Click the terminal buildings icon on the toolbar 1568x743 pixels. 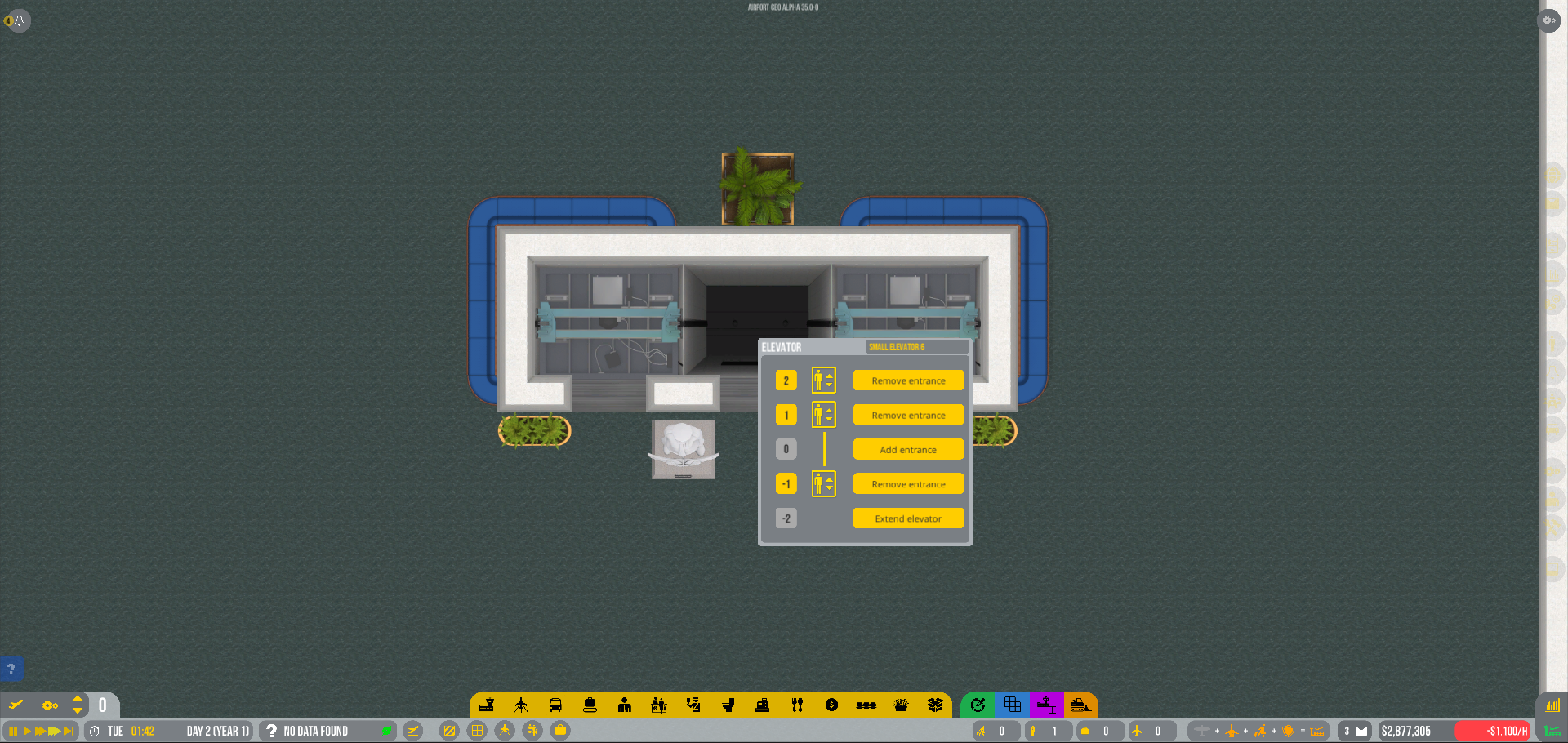point(488,705)
